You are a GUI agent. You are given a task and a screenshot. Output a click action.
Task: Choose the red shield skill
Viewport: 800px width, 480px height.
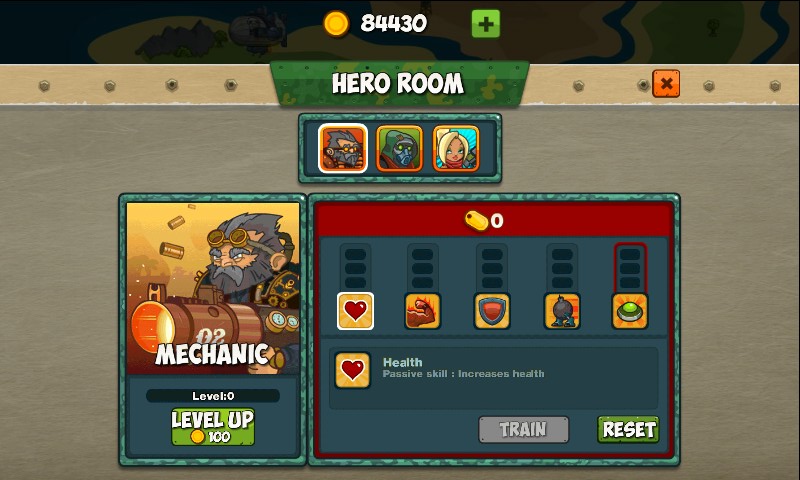pos(492,311)
